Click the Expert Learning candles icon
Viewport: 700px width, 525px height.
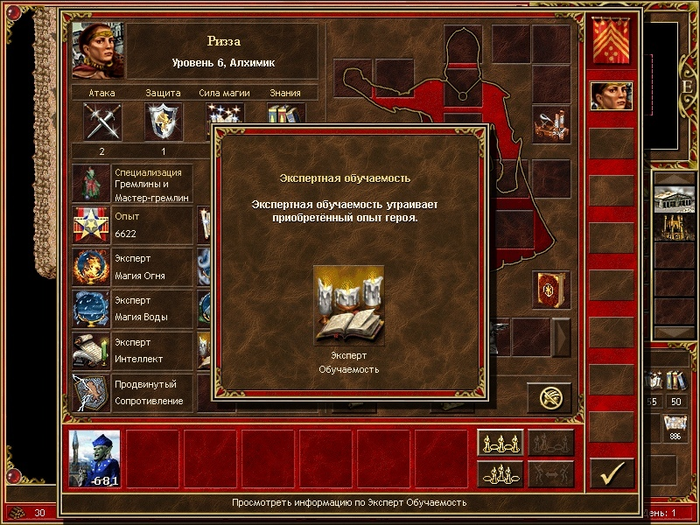(349, 304)
